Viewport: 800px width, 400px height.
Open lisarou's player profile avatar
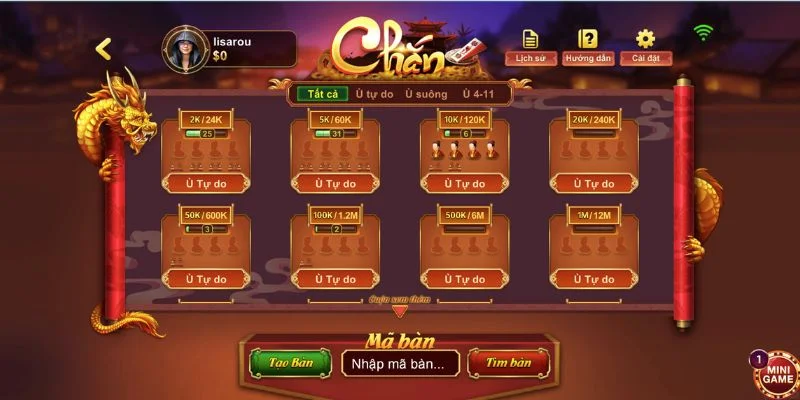click(x=185, y=48)
